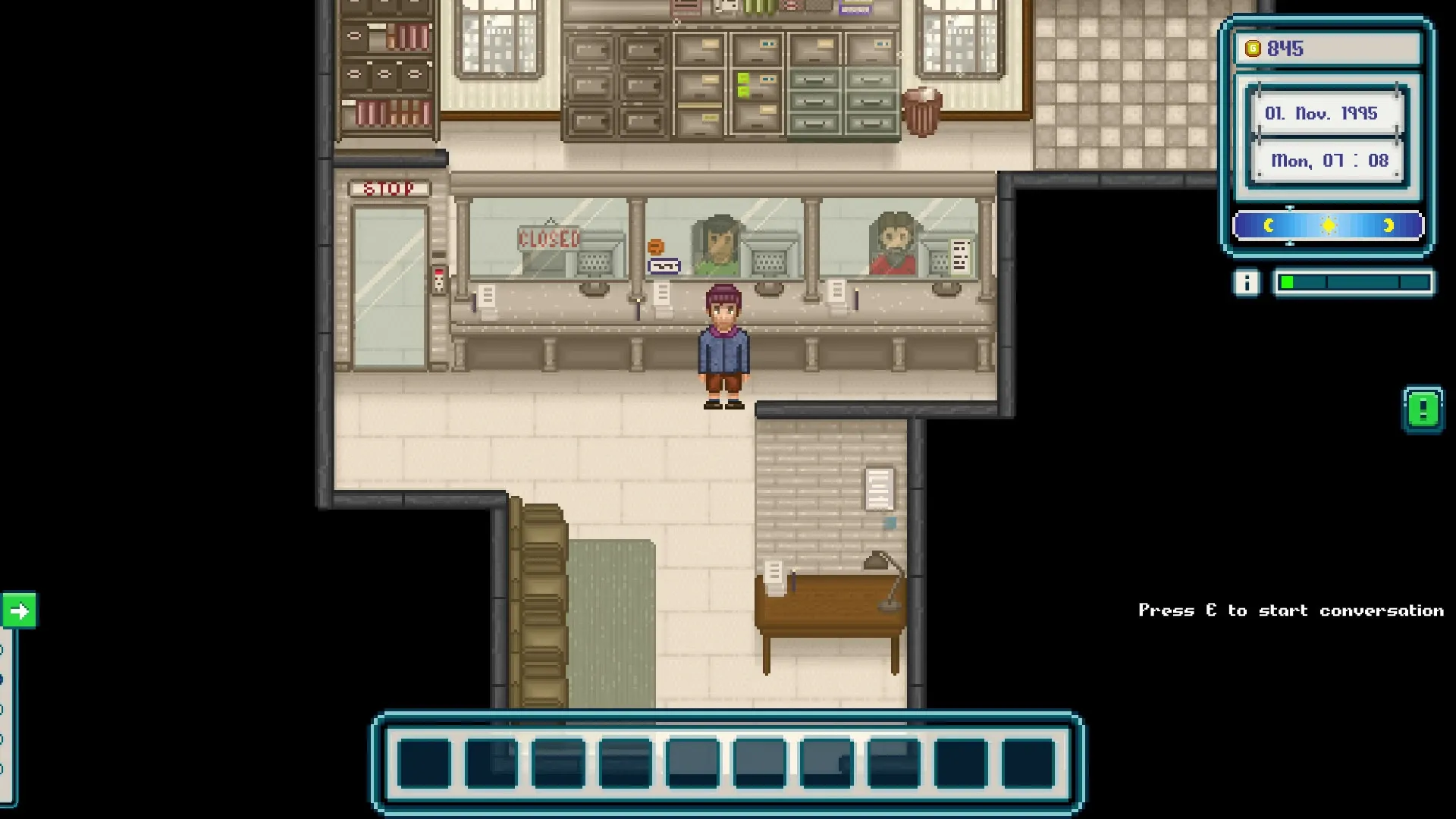1456x819 pixels.
Task: Click the green progress bar next to the info icon
Action: click(x=1287, y=284)
